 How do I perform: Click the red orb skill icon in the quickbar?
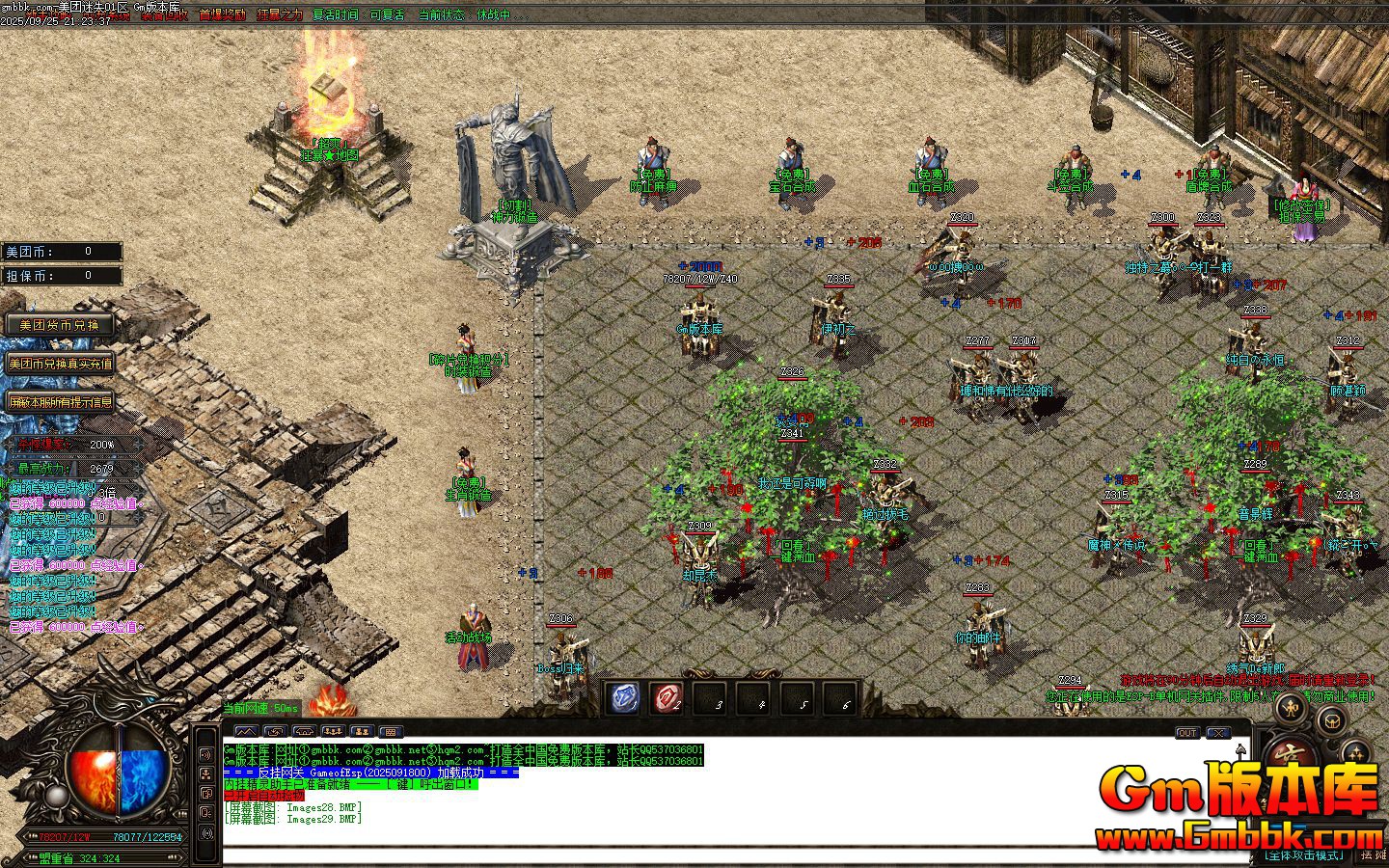667,697
